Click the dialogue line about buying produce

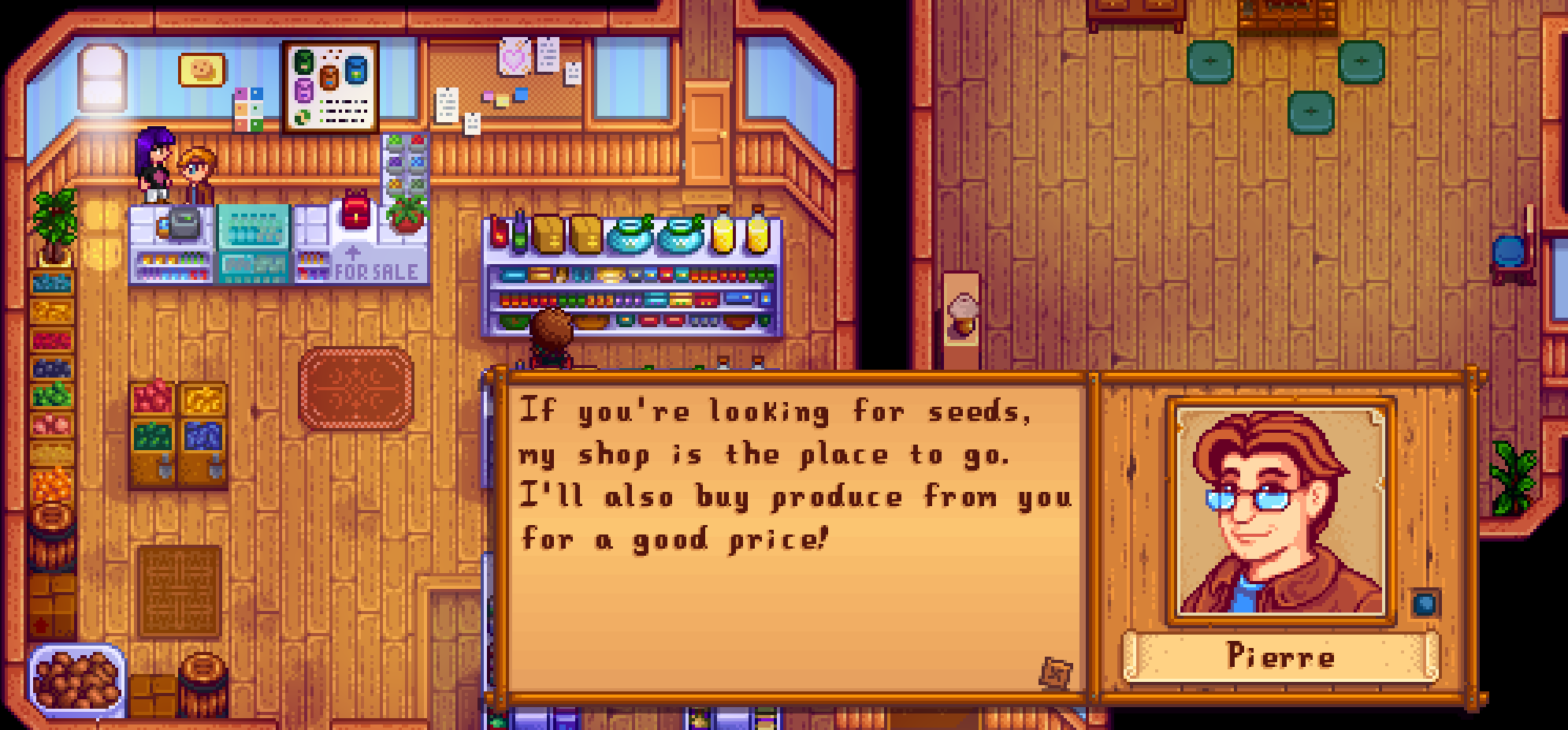click(796, 497)
